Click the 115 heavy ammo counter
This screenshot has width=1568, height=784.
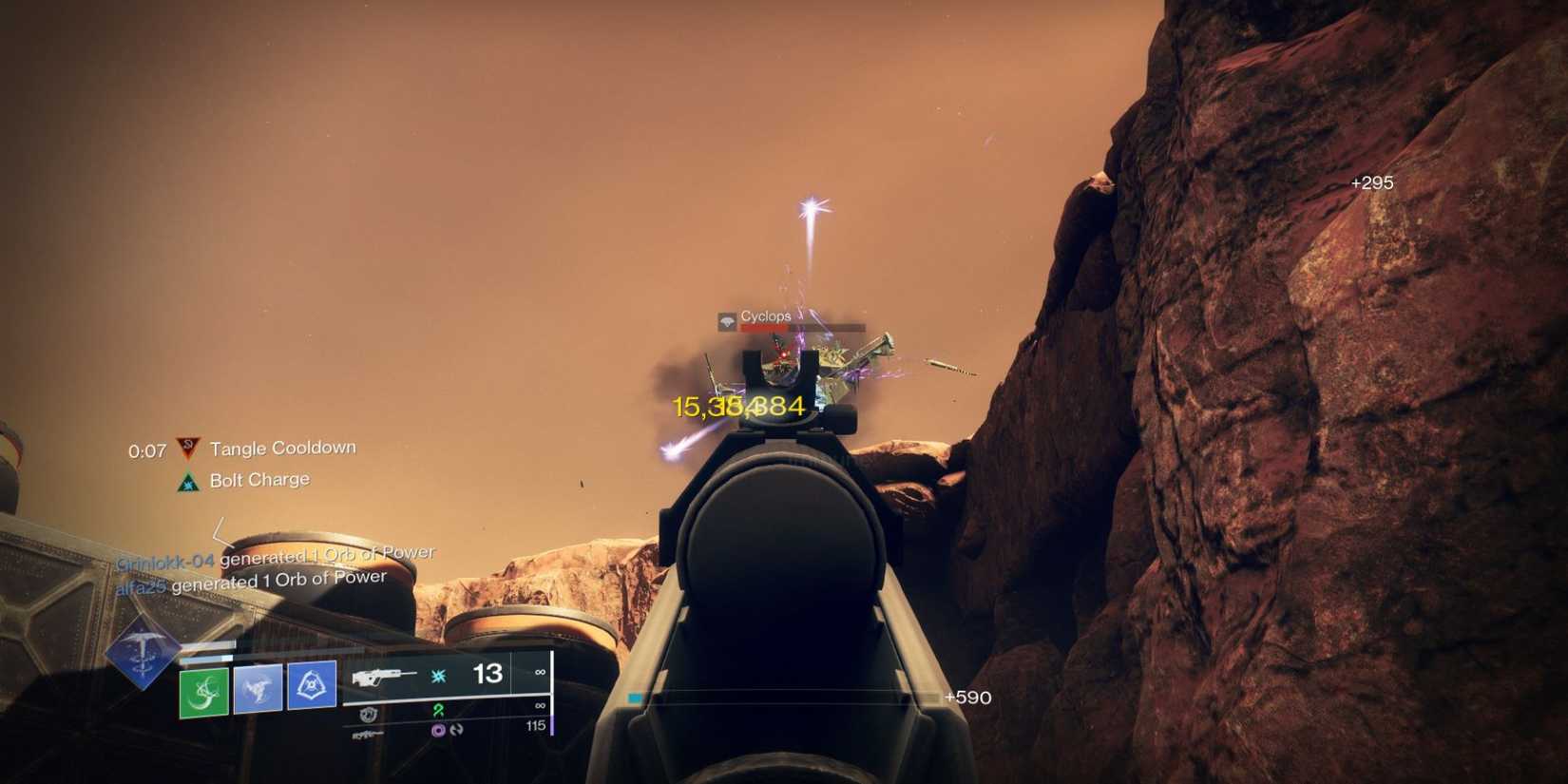click(x=536, y=726)
